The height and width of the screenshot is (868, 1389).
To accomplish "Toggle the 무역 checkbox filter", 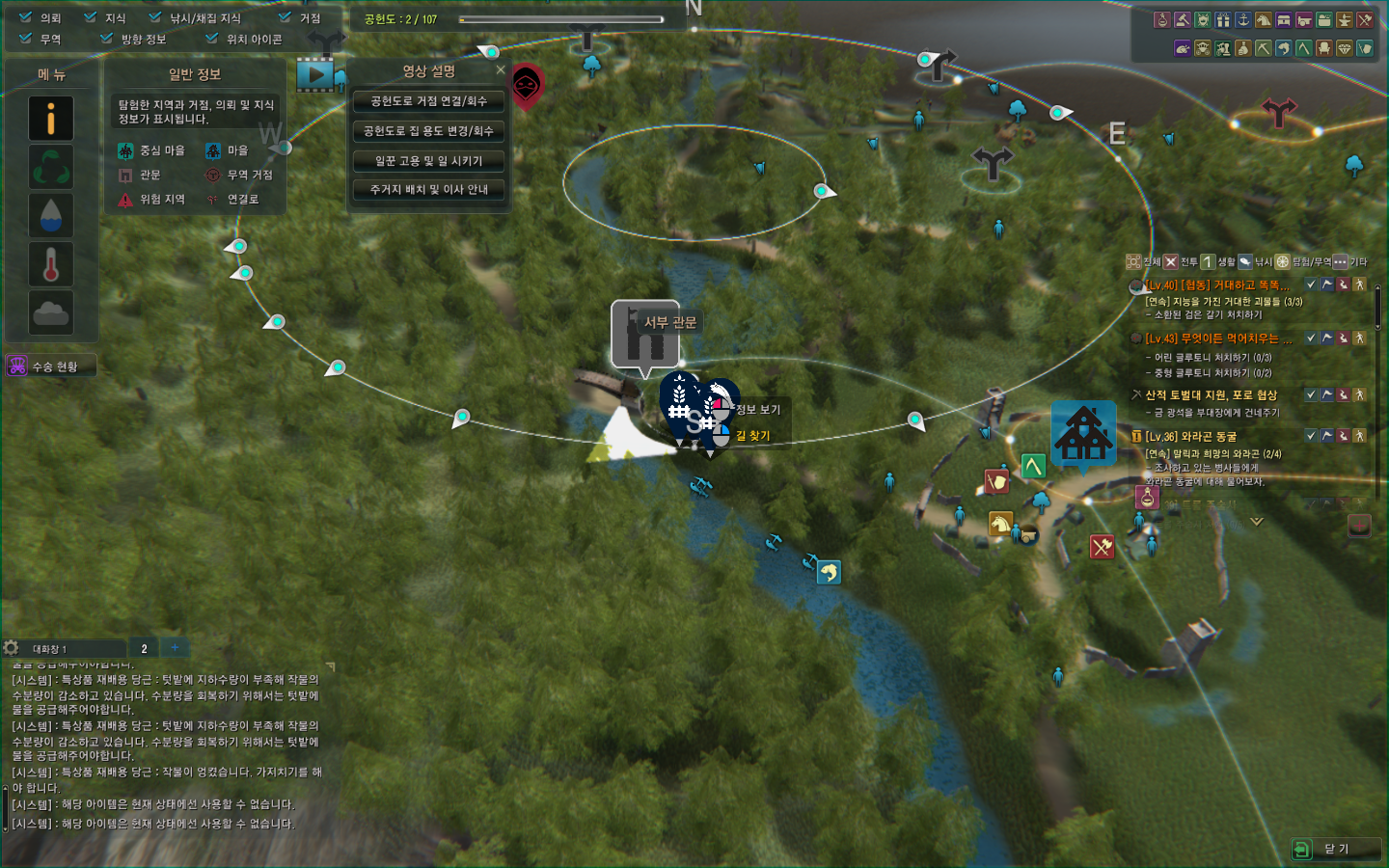I will 26,39.
